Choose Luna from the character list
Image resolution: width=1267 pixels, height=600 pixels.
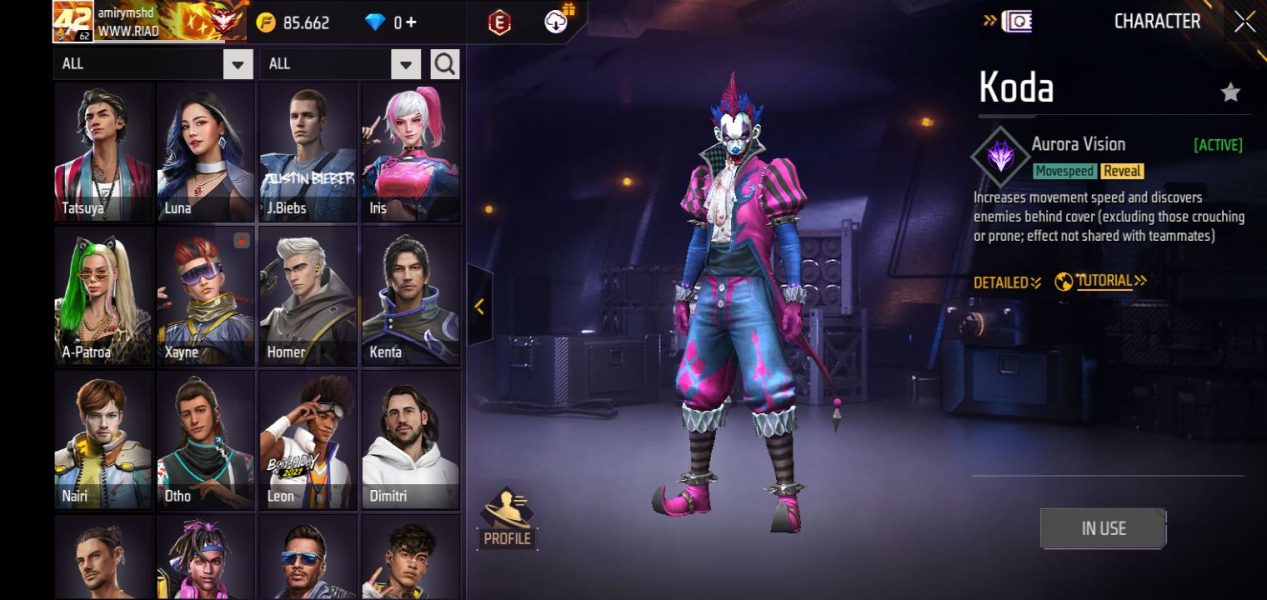(205, 152)
